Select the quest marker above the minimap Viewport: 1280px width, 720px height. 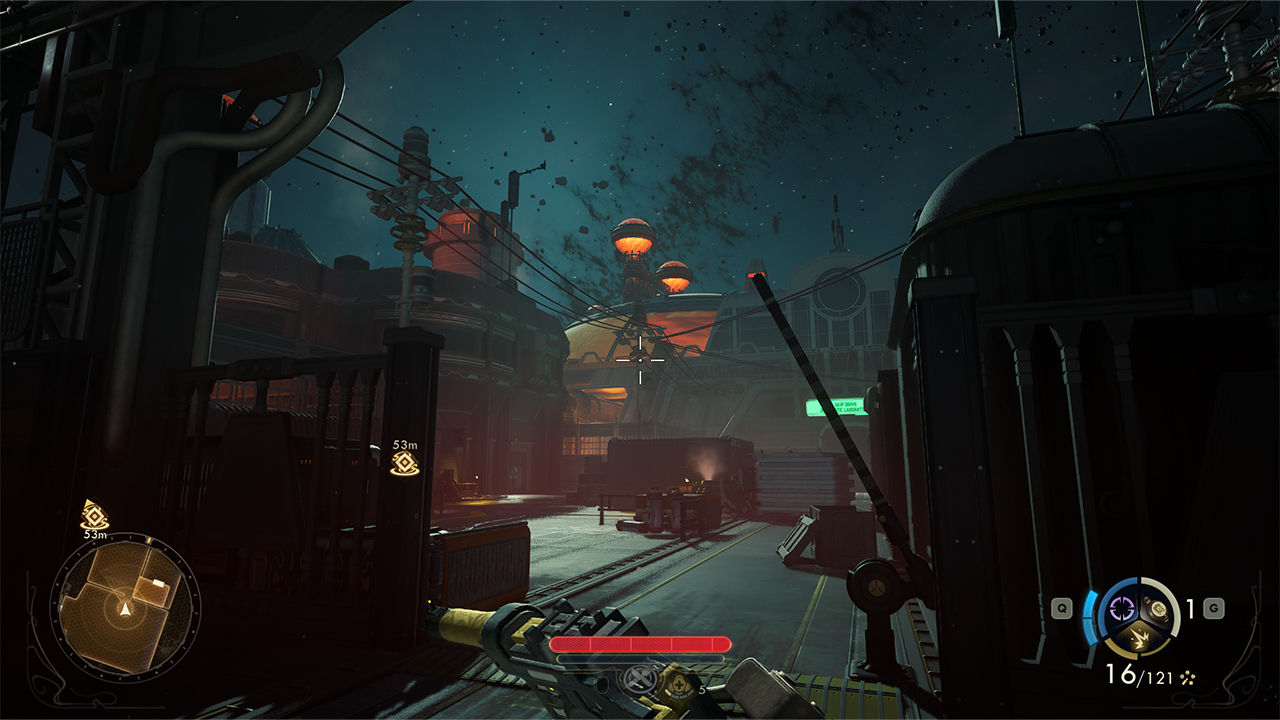click(95, 515)
